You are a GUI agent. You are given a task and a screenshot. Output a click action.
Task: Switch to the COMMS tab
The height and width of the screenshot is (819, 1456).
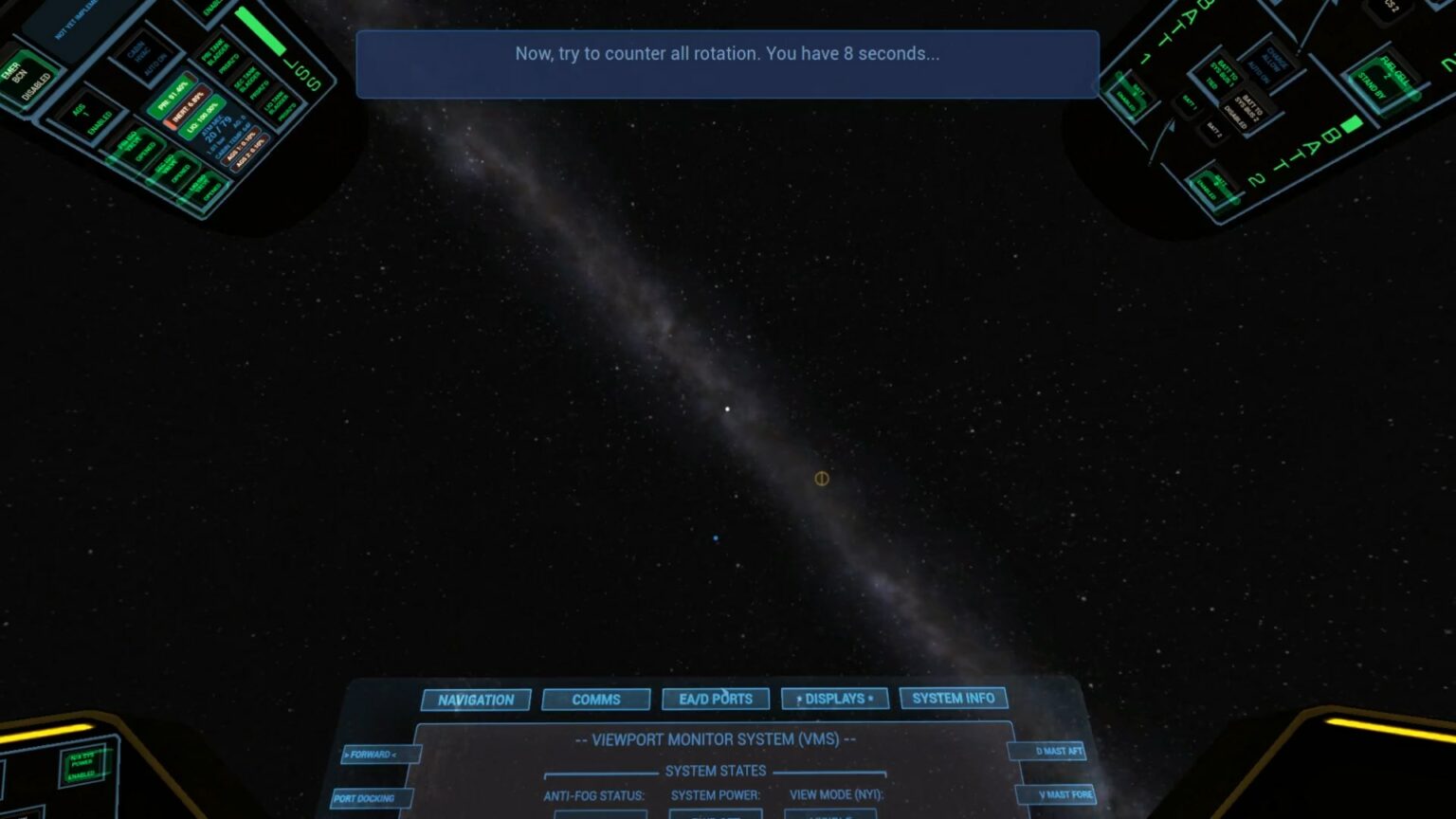pos(595,700)
